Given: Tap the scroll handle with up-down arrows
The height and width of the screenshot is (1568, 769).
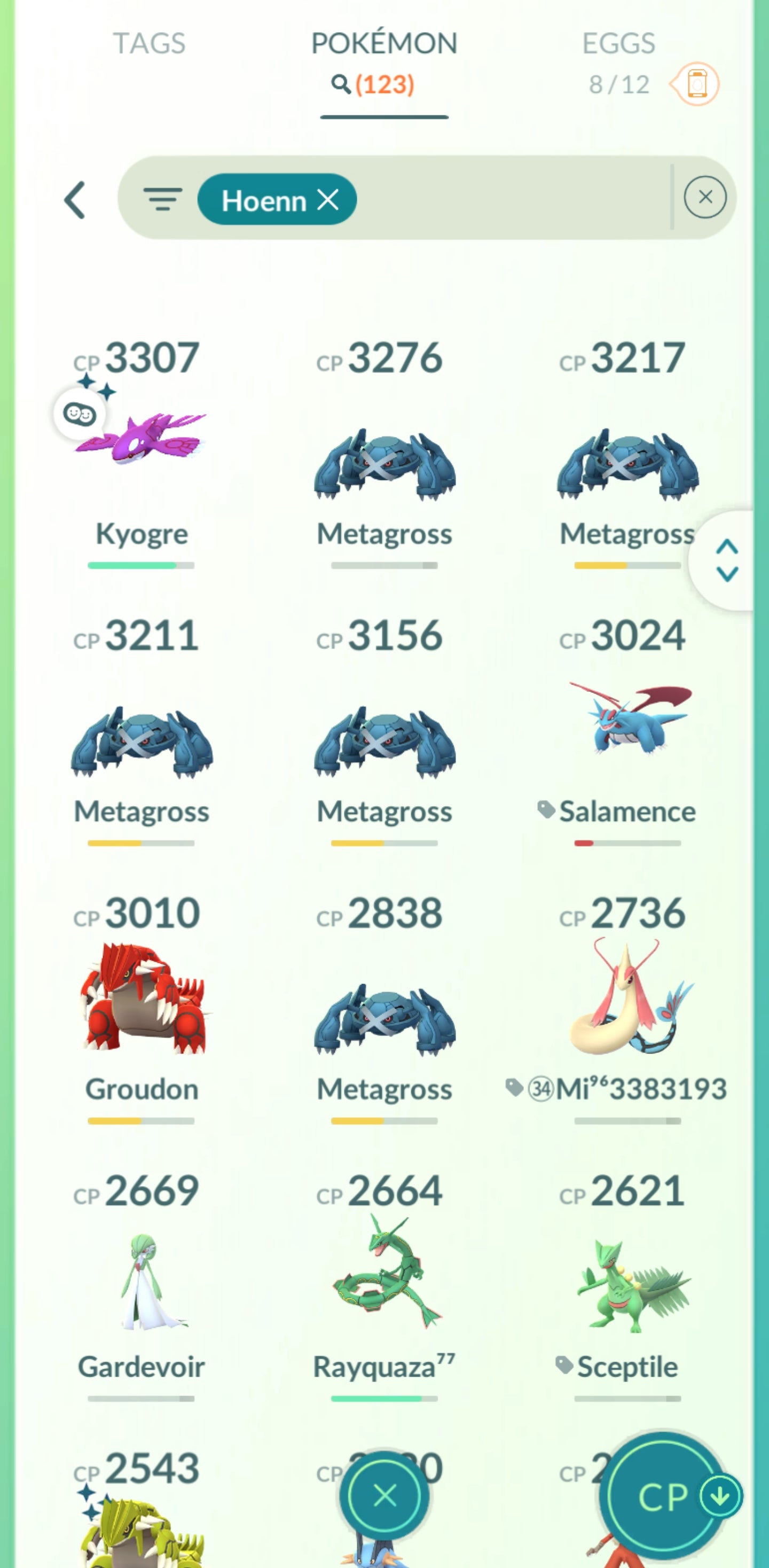Looking at the screenshot, I should click(x=727, y=560).
